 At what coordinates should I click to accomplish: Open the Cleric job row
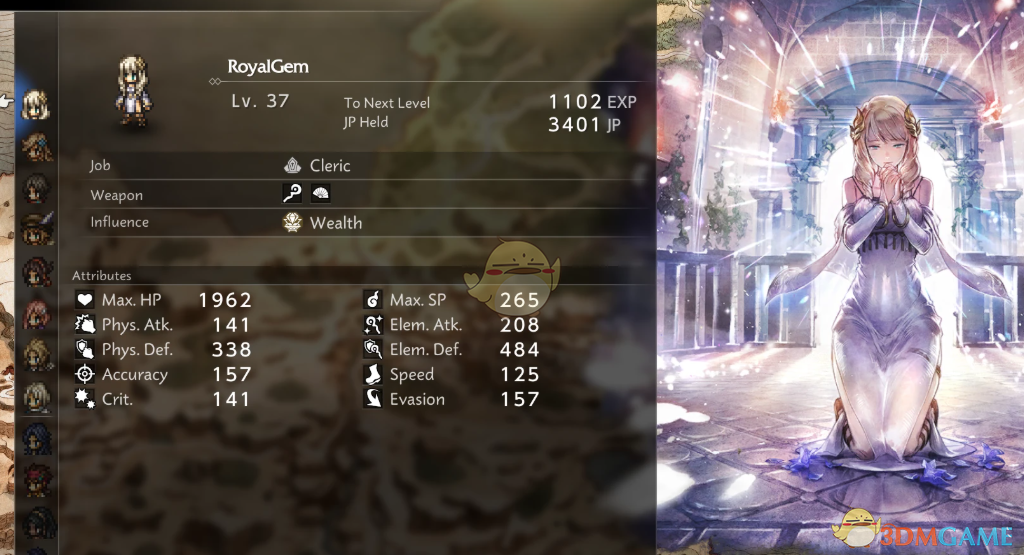tap(329, 166)
